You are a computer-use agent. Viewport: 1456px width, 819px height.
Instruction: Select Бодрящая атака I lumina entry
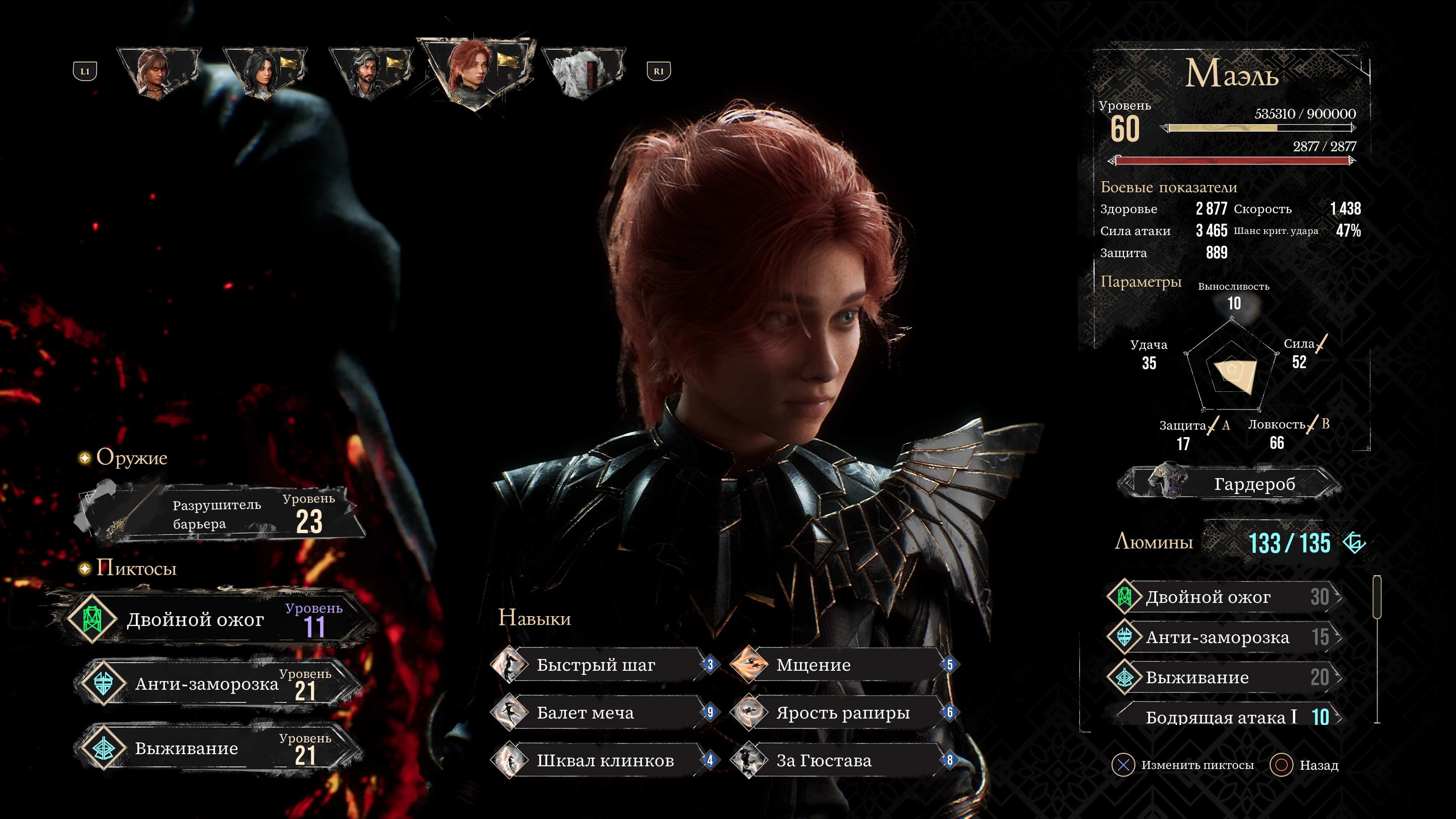pyautogui.click(x=1224, y=717)
